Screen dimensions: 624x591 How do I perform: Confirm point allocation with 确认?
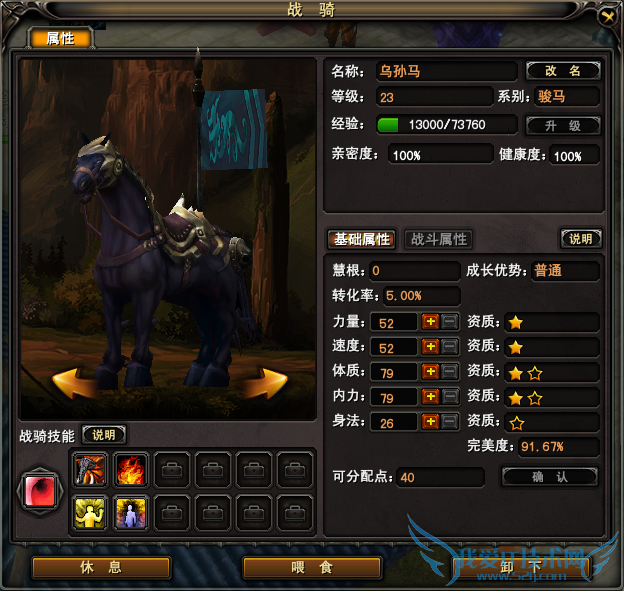pyautogui.click(x=549, y=477)
